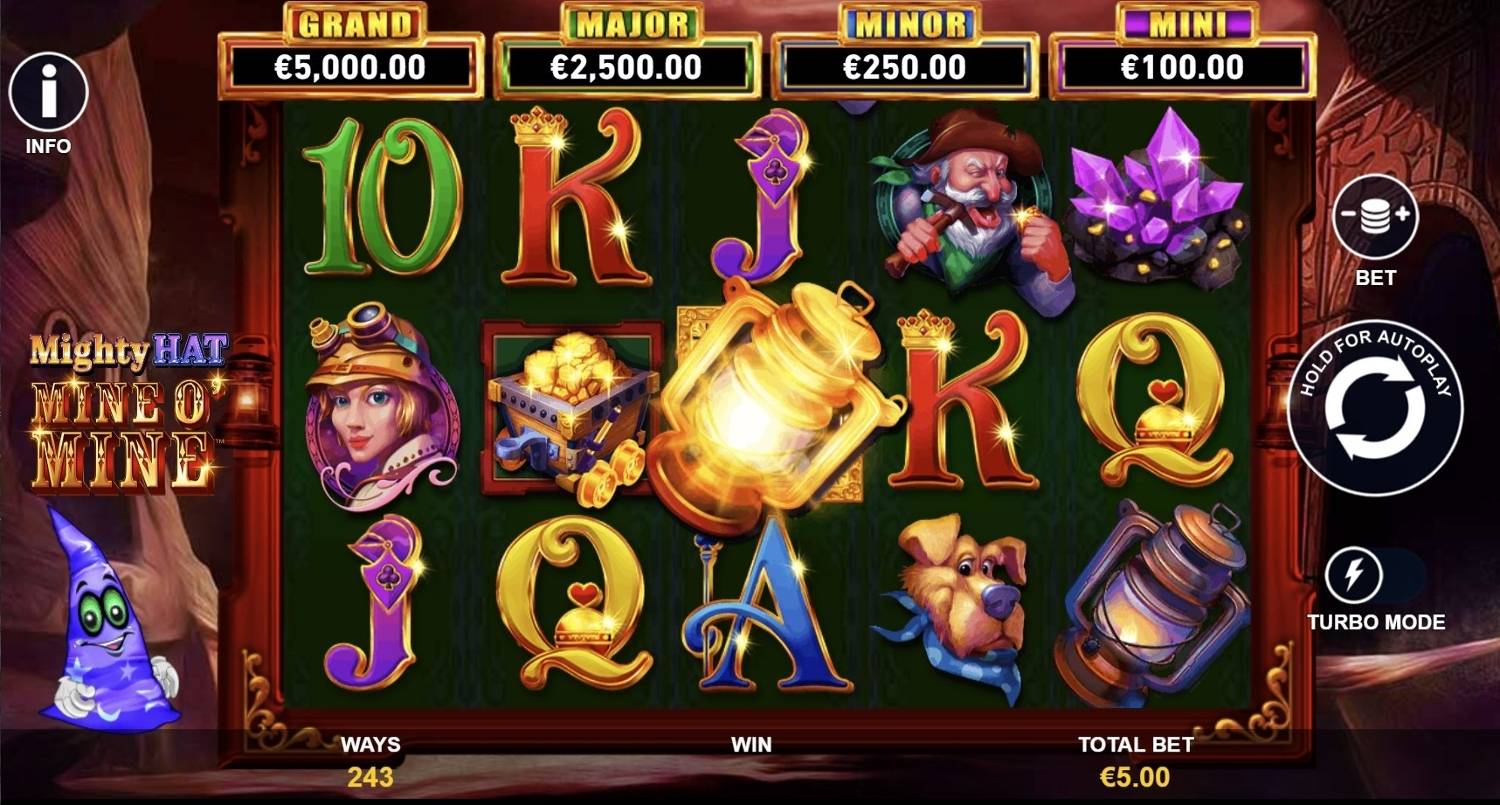1500x805 pixels.
Task: Open the Bet coin selector
Action: [x=1375, y=217]
